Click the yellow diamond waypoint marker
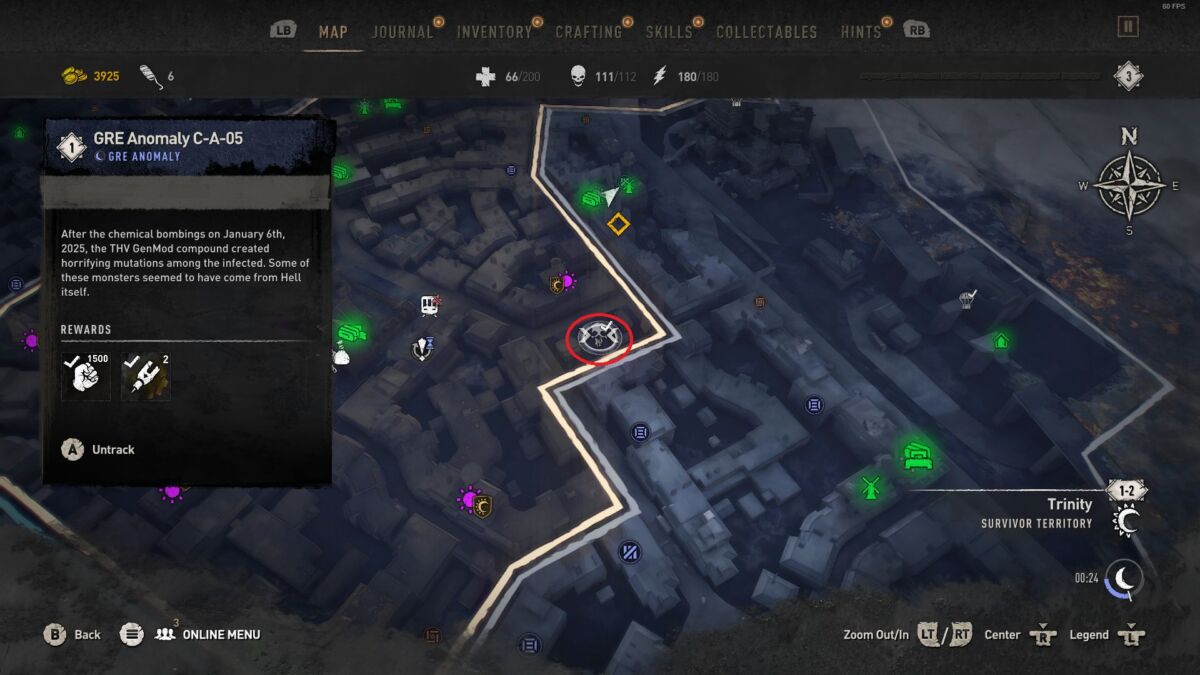This screenshot has height=675, width=1200. (x=618, y=224)
